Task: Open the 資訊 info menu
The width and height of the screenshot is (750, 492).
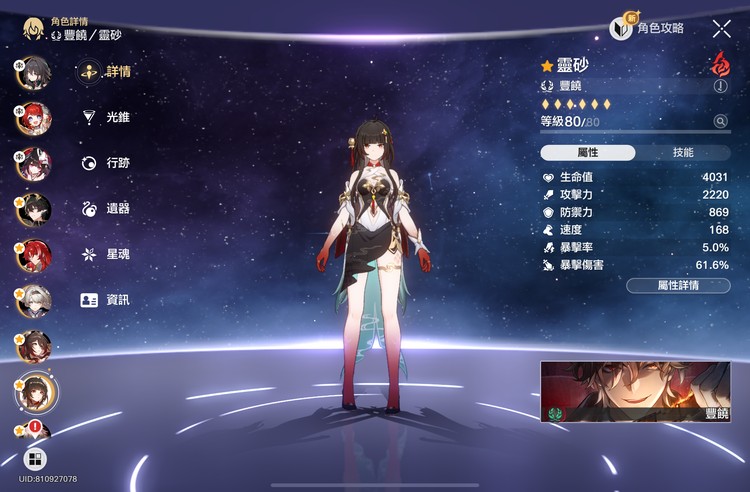Action: 107,300
